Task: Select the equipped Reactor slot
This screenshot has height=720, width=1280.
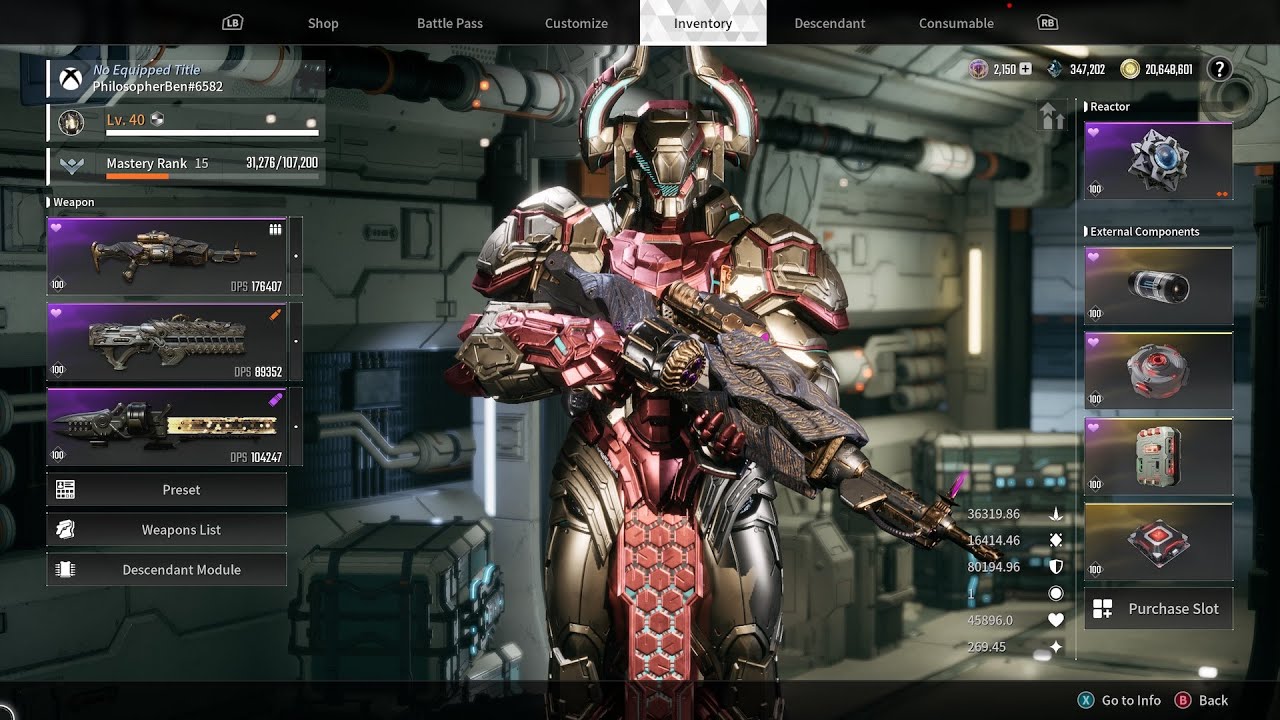Action: pyautogui.click(x=1158, y=161)
